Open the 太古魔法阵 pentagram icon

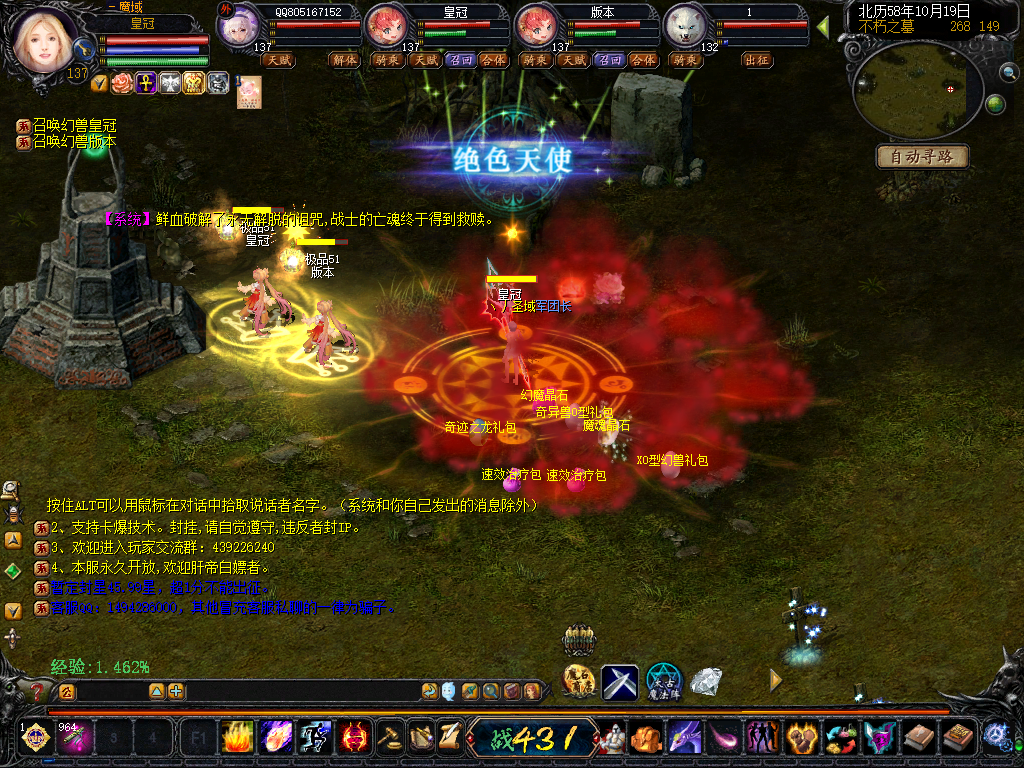663,682
